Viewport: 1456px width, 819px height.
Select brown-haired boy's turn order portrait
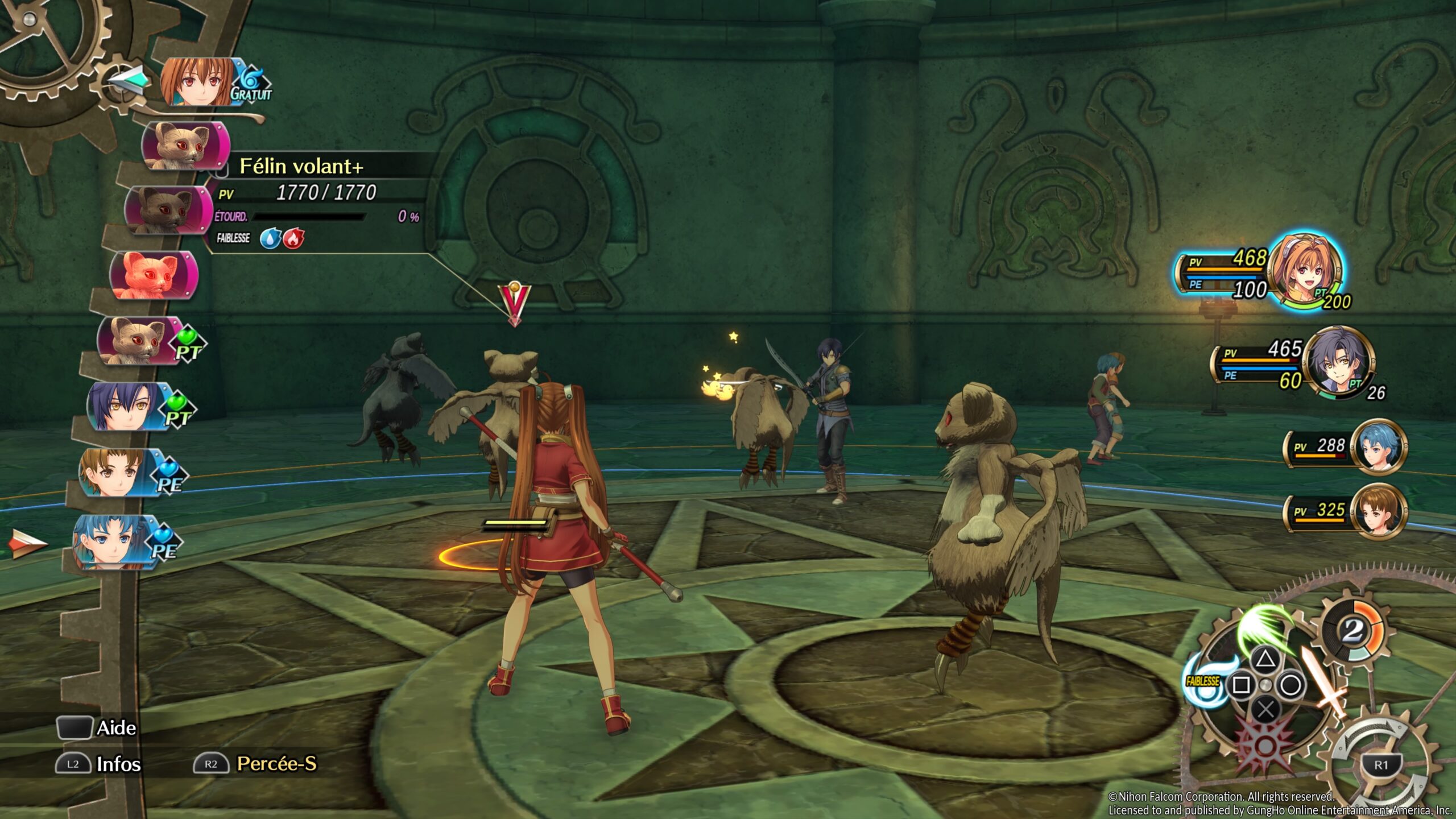pos(117,472)
